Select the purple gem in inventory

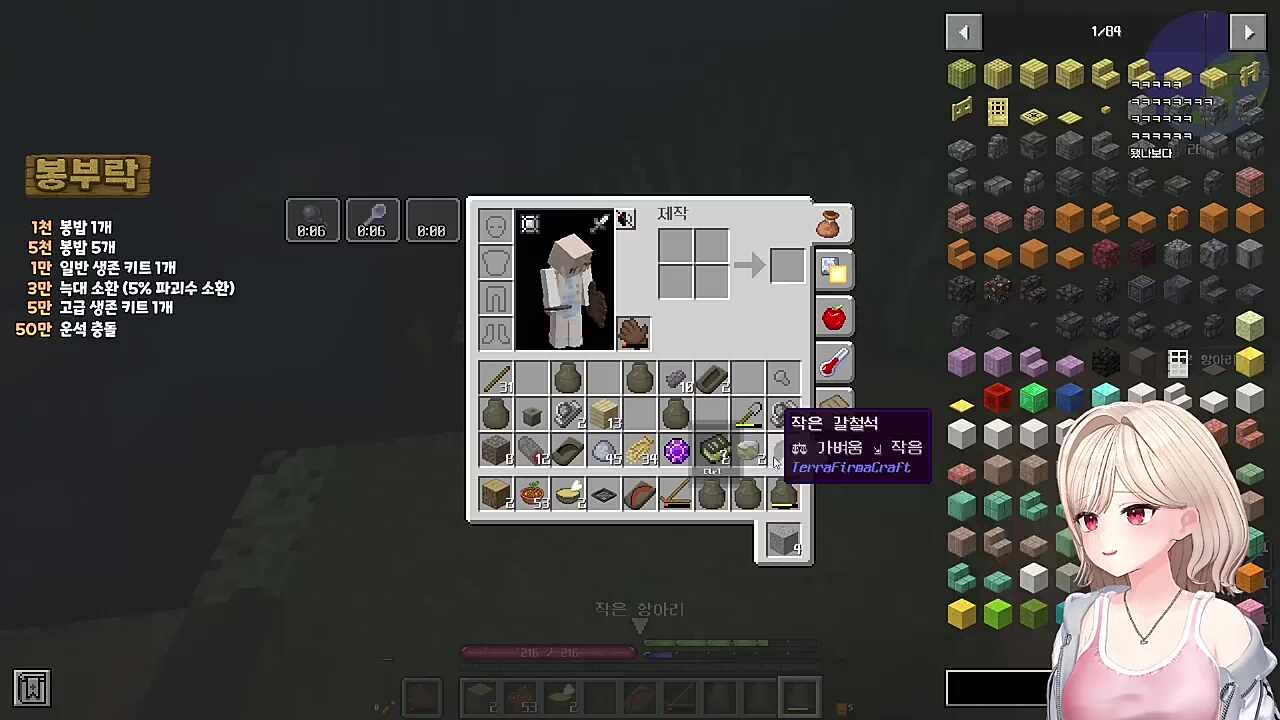point(676,451)
